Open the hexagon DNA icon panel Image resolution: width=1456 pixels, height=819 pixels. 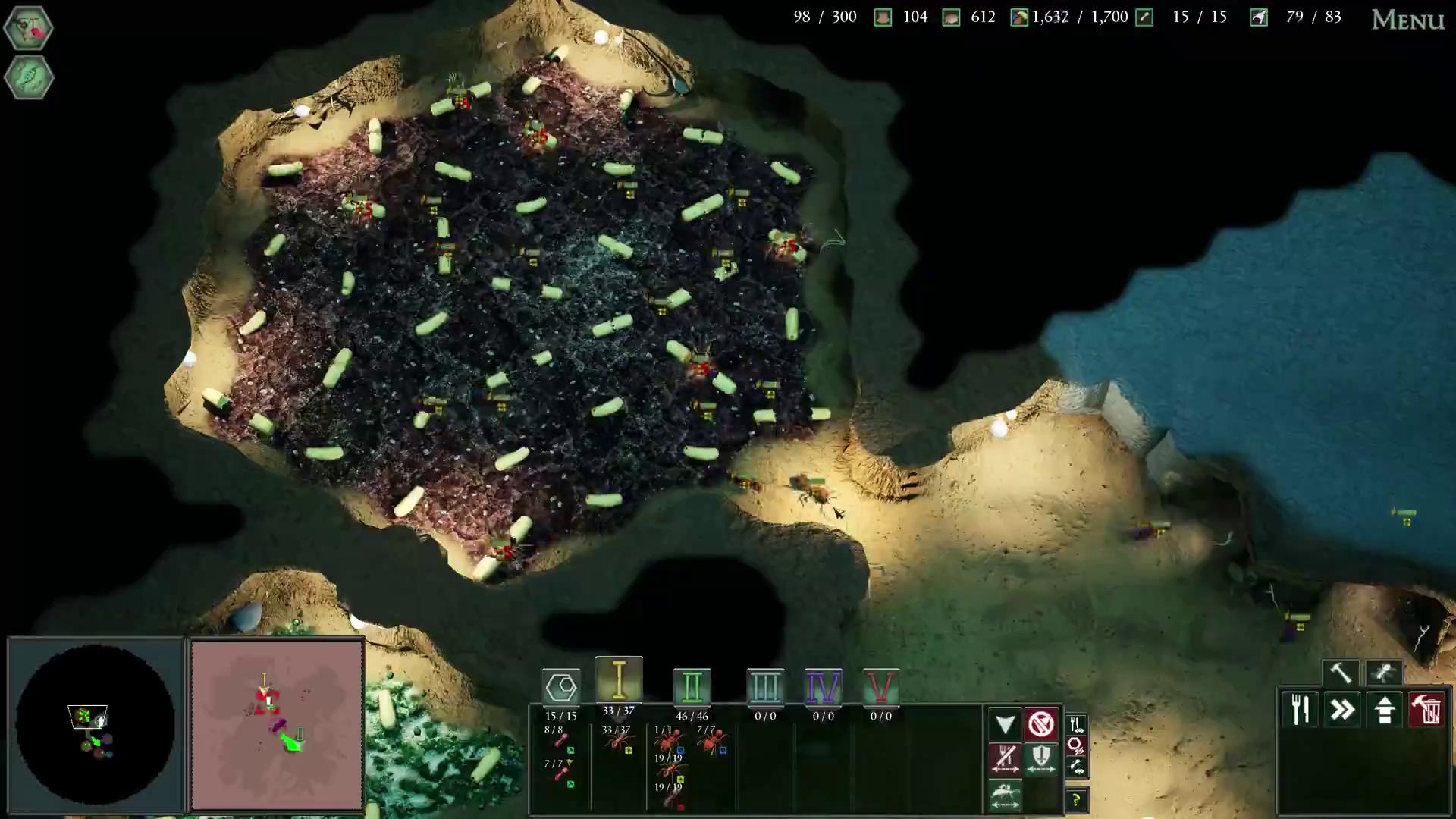pyautogui.click(x=29, y=77)
